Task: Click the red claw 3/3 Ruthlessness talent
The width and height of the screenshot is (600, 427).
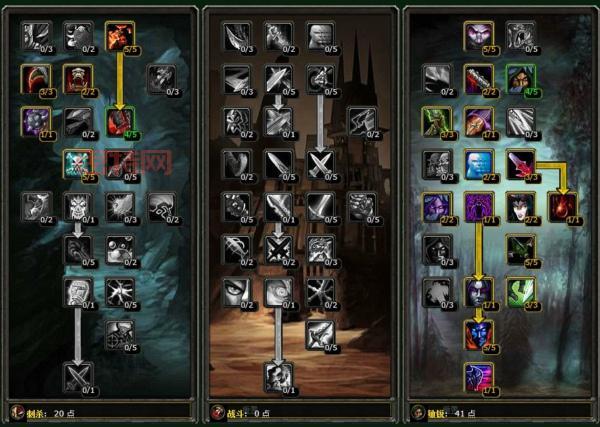Action: tap(35, 78)
